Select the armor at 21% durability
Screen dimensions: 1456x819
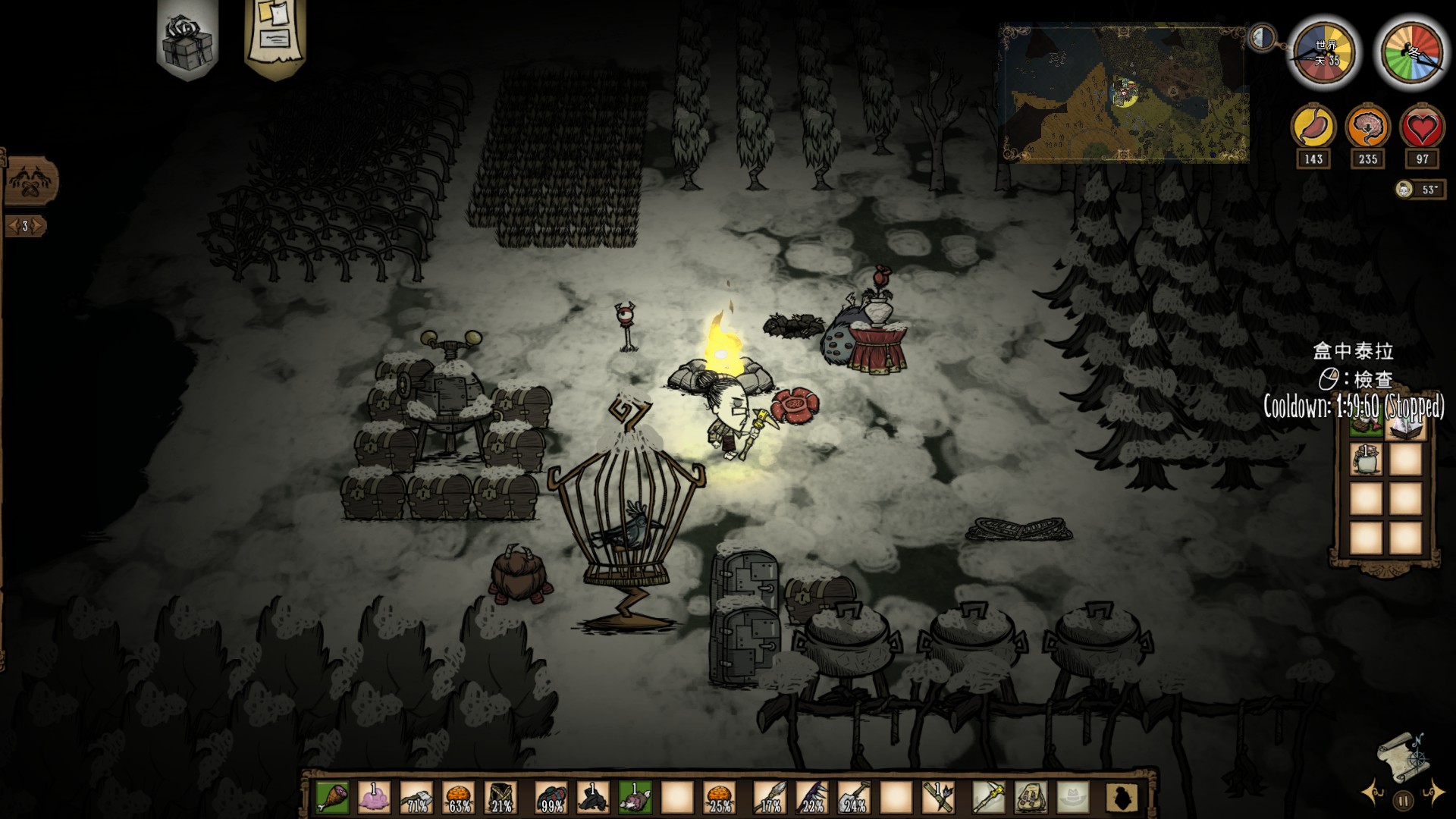[501, 797]
